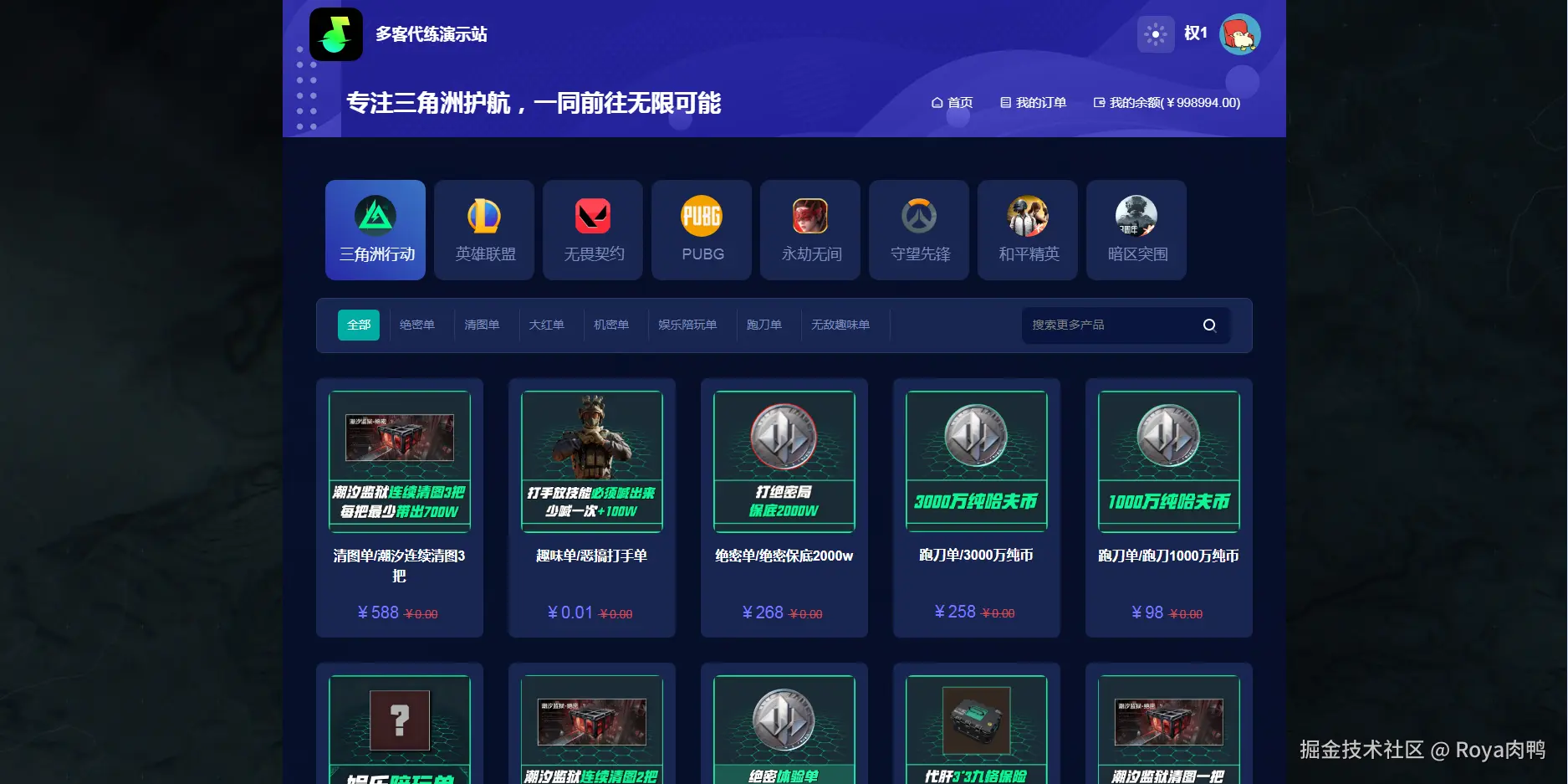Select the 三角洲行动 game icon
The height and width of the screenshot is (784, 1568).
tap(375, 230)
